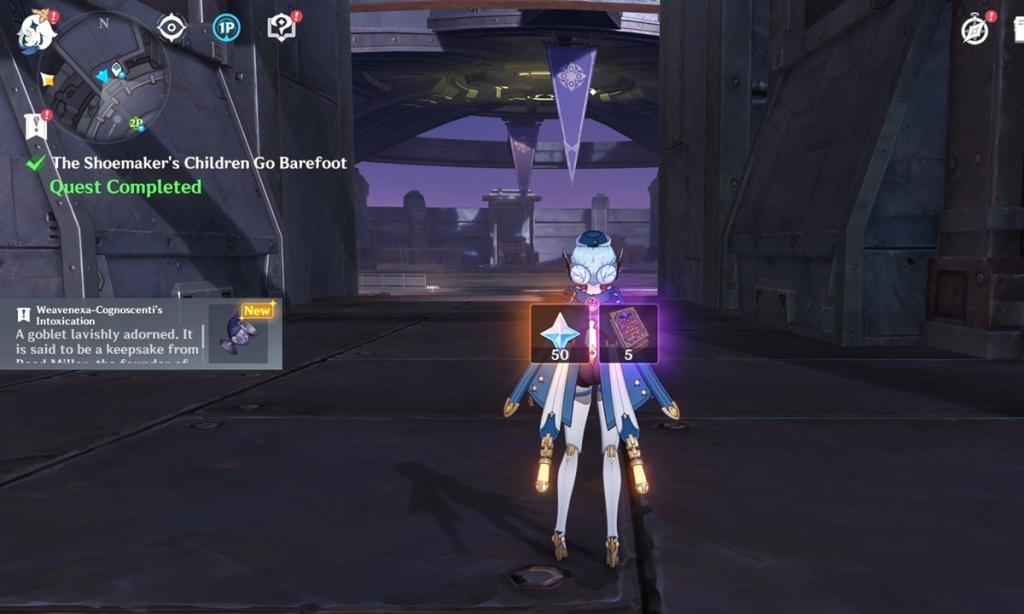Activate the eye-shaped sight icon
This screenshot has width=1024, height=614.
click(x=172, y=28)
